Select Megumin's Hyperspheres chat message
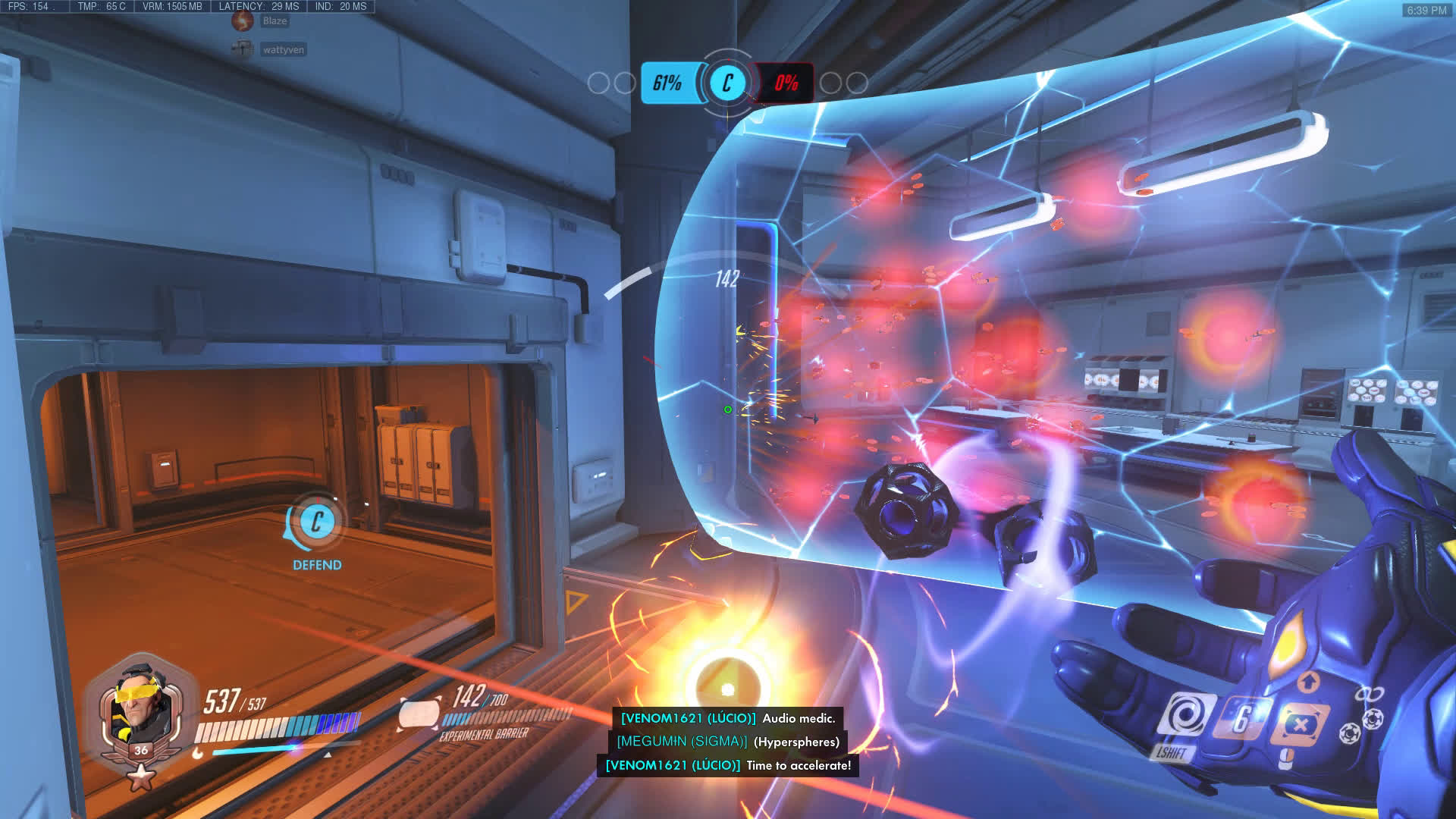The height and width of the screenshot is (819, 1456). (728, 742)
